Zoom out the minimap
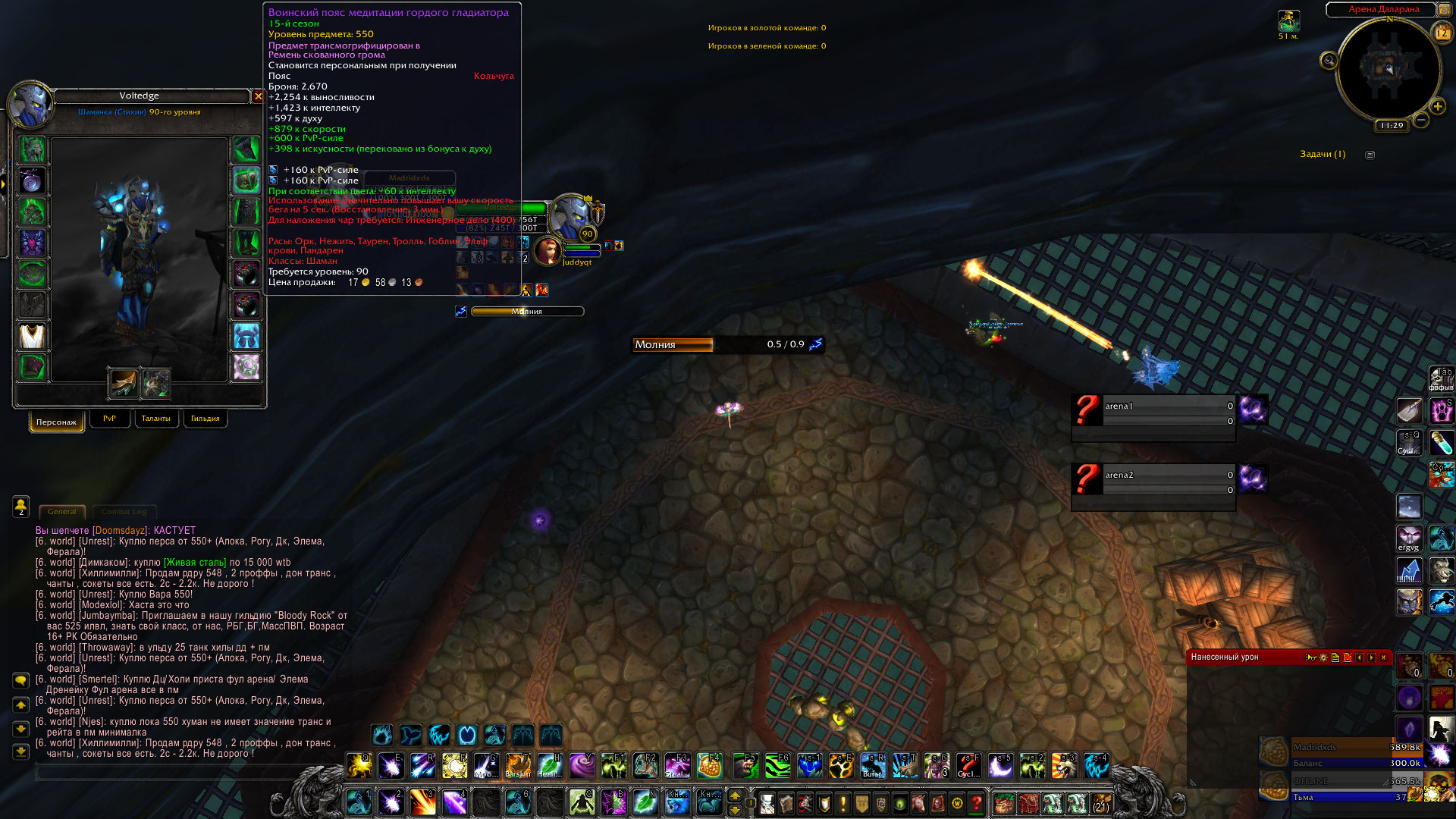1456x819 pixels. click(x=1421, y=120)
